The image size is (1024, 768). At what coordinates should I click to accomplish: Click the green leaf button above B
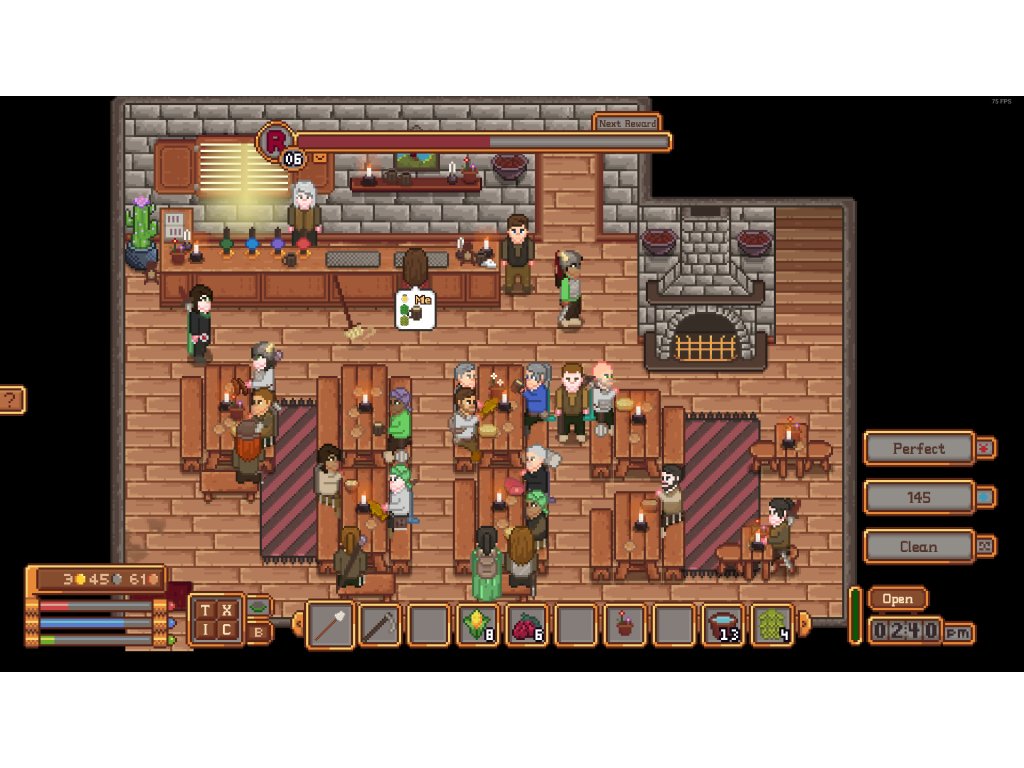(x=258, y=606)
